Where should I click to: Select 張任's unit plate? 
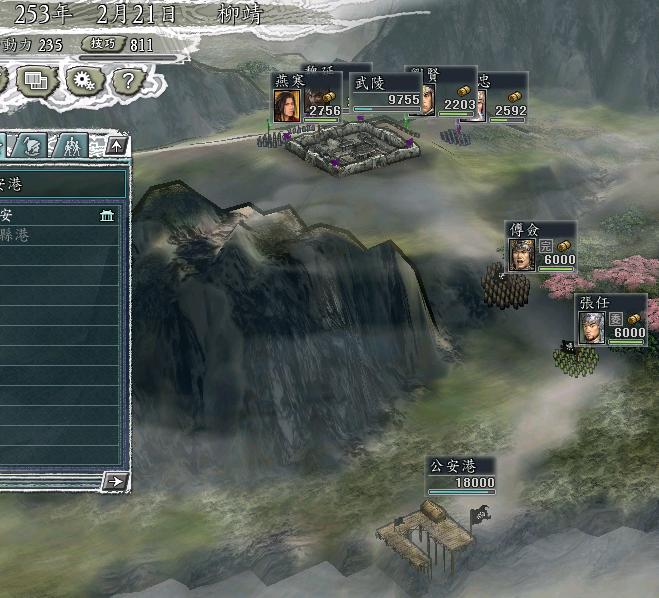pyautogui.click(x=611, y=320)
